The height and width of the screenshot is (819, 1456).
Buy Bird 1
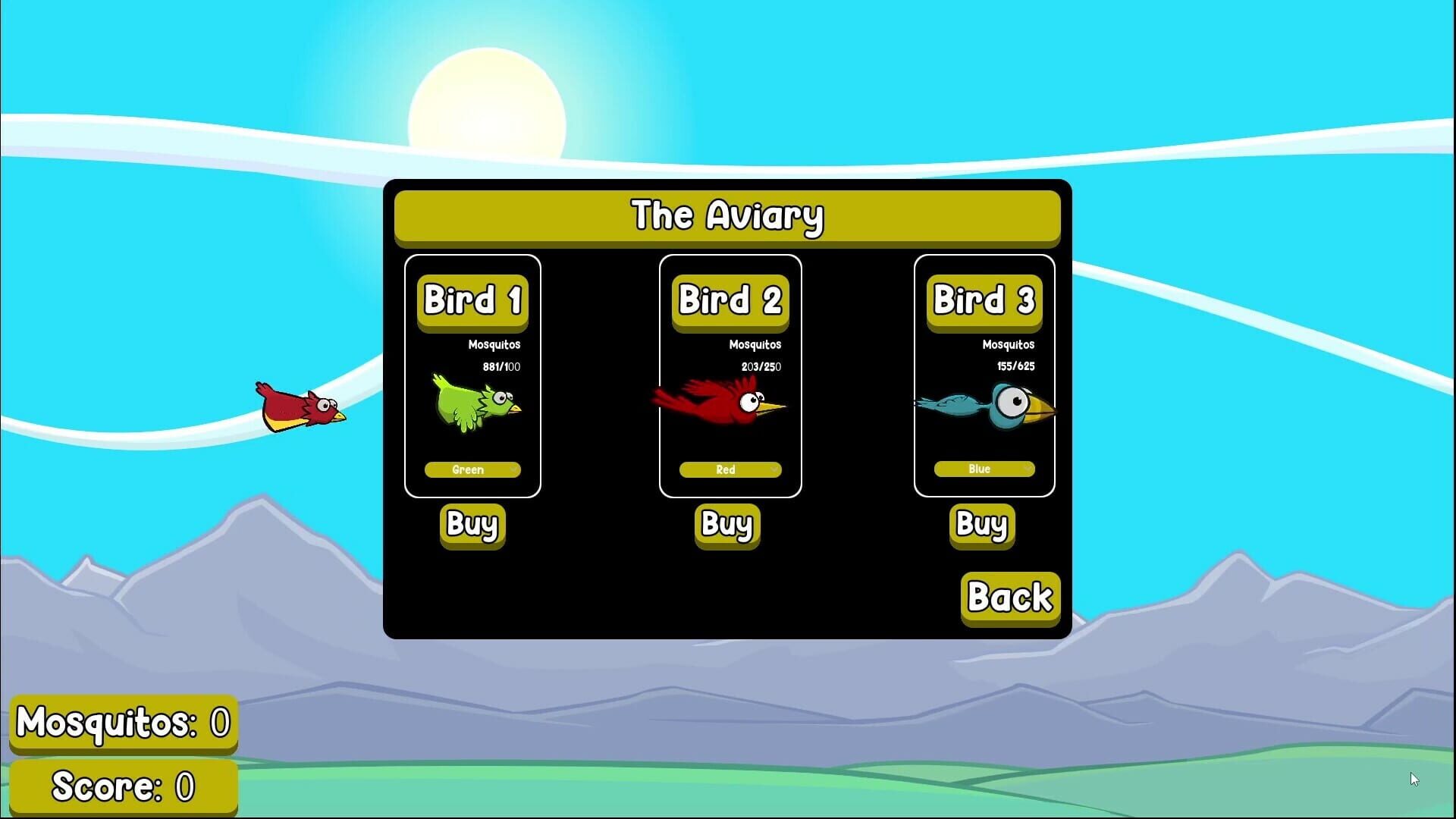tap(471, 525)
